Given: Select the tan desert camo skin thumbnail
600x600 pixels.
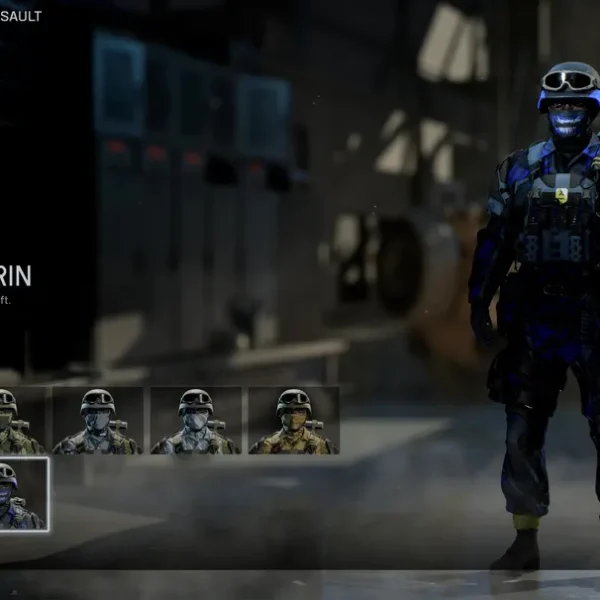Looking at the screenshot, I should point(293,421).
